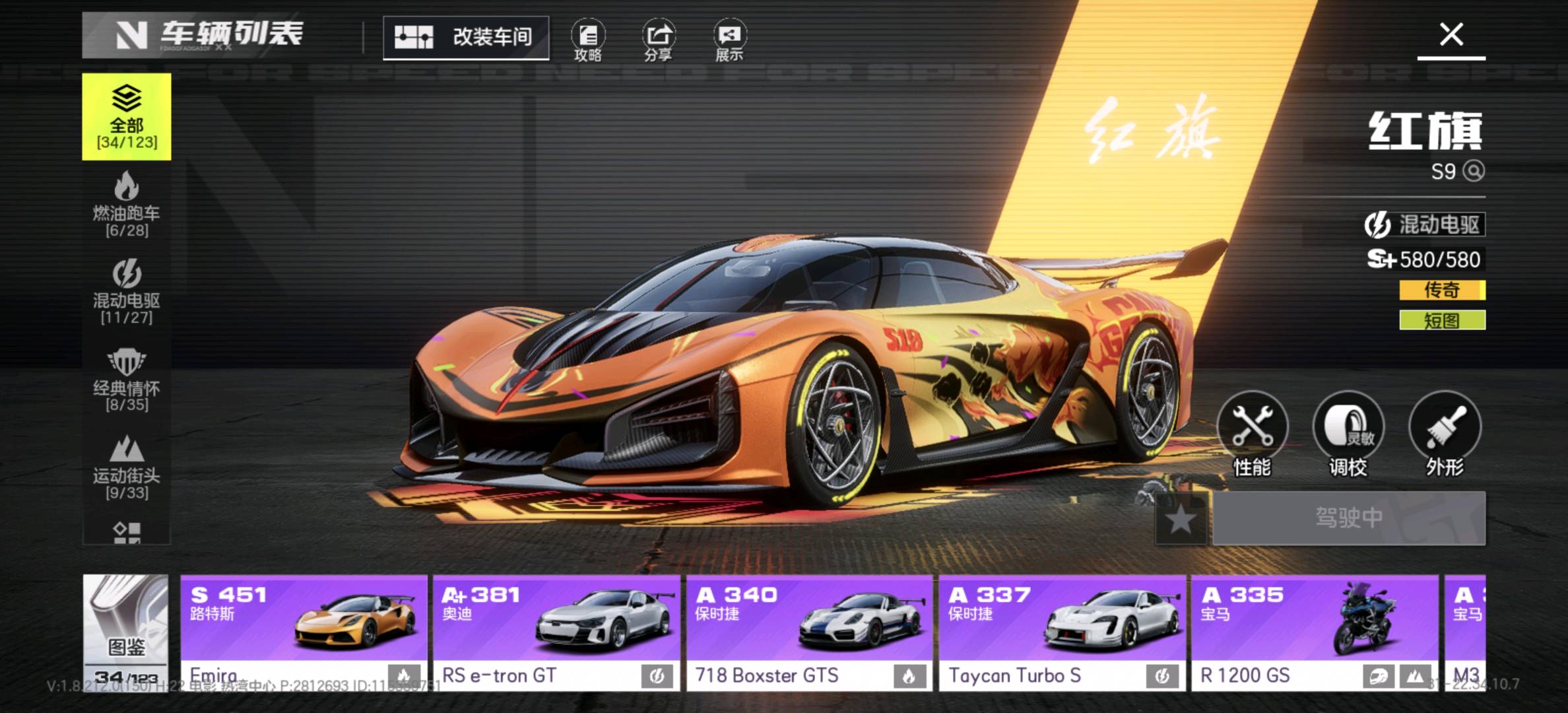Choose the 运动街头 street category
Screen dimensions: 1568x713
tap(127, 467)
